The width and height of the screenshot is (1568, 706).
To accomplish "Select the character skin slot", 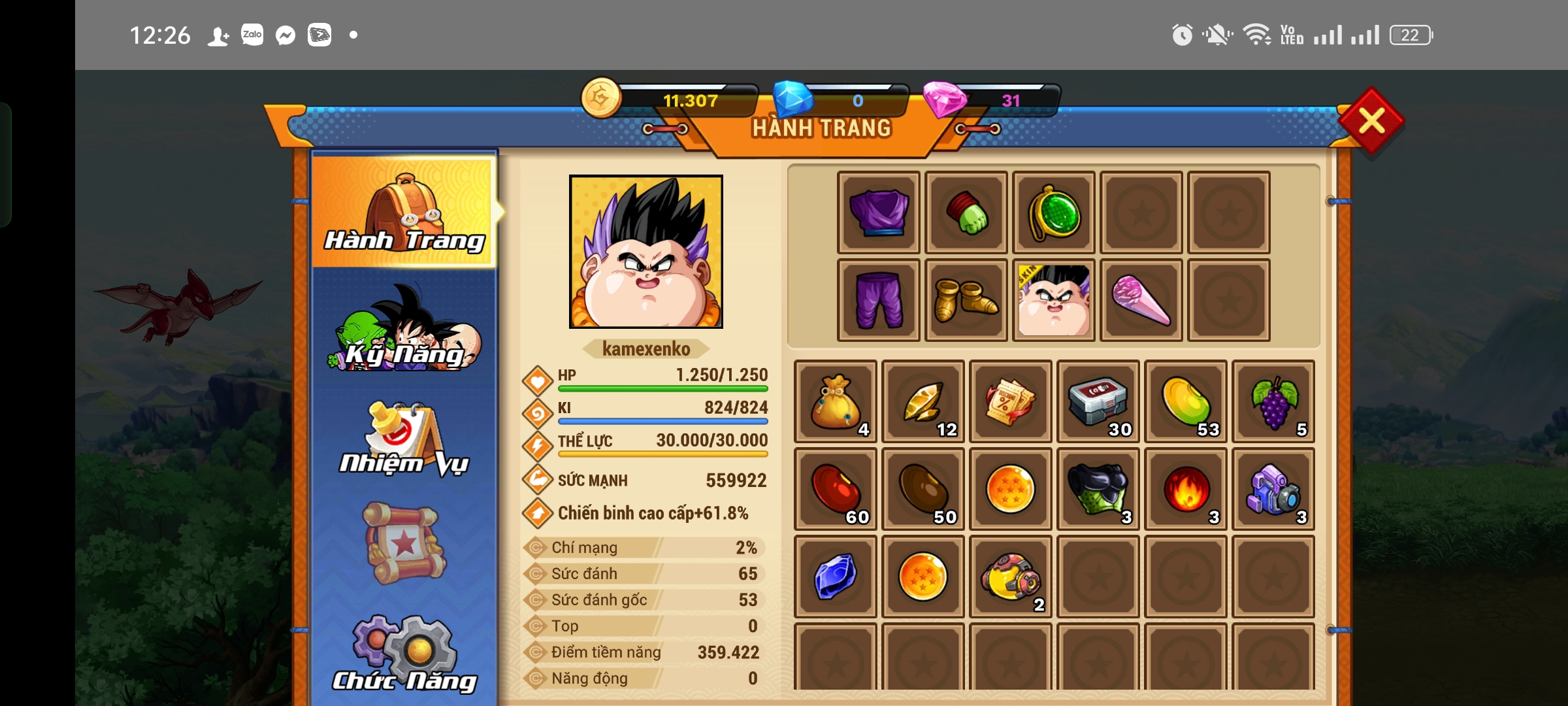I will click(1054, 300).
